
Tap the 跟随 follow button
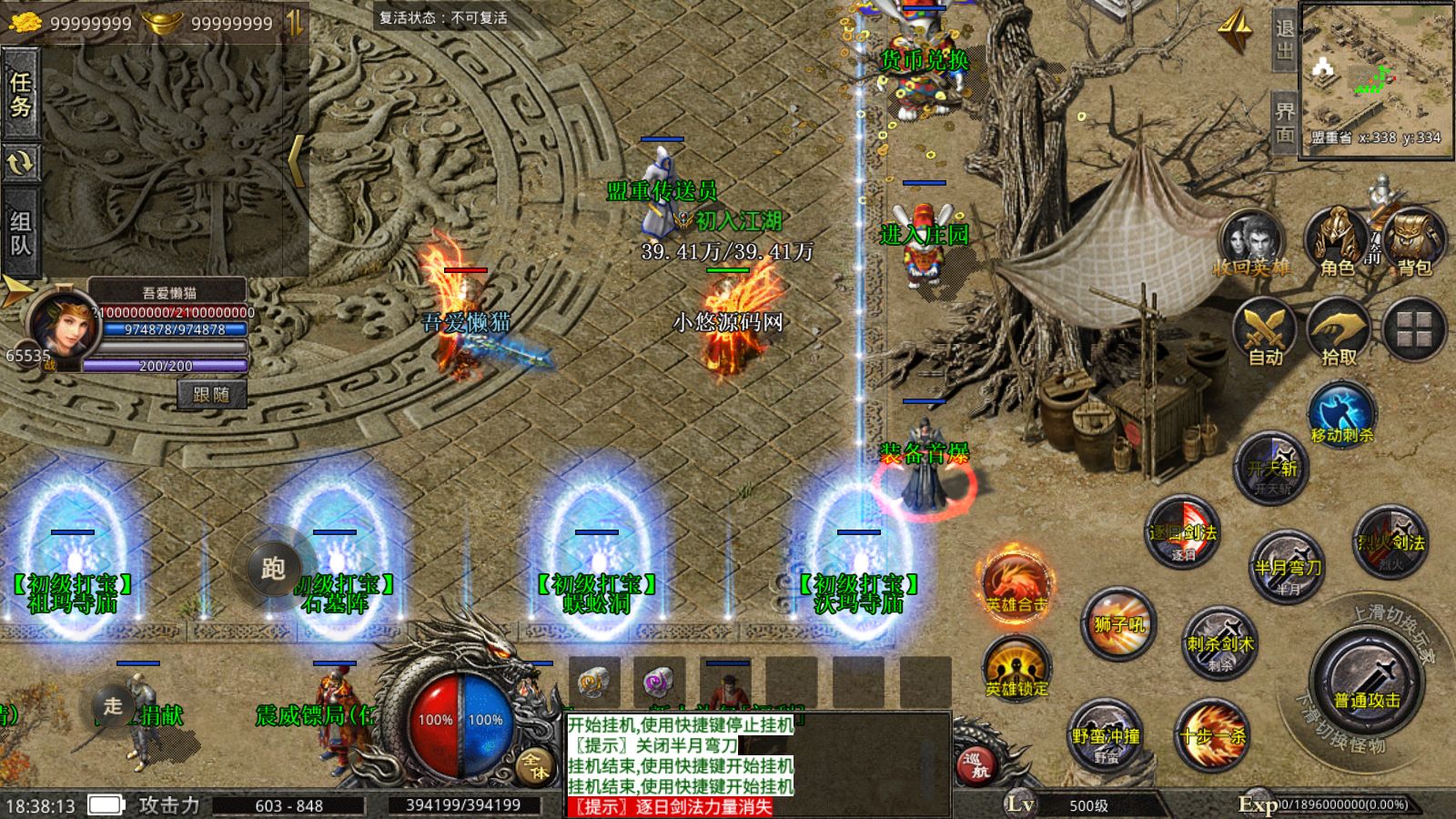coord(211,394)
